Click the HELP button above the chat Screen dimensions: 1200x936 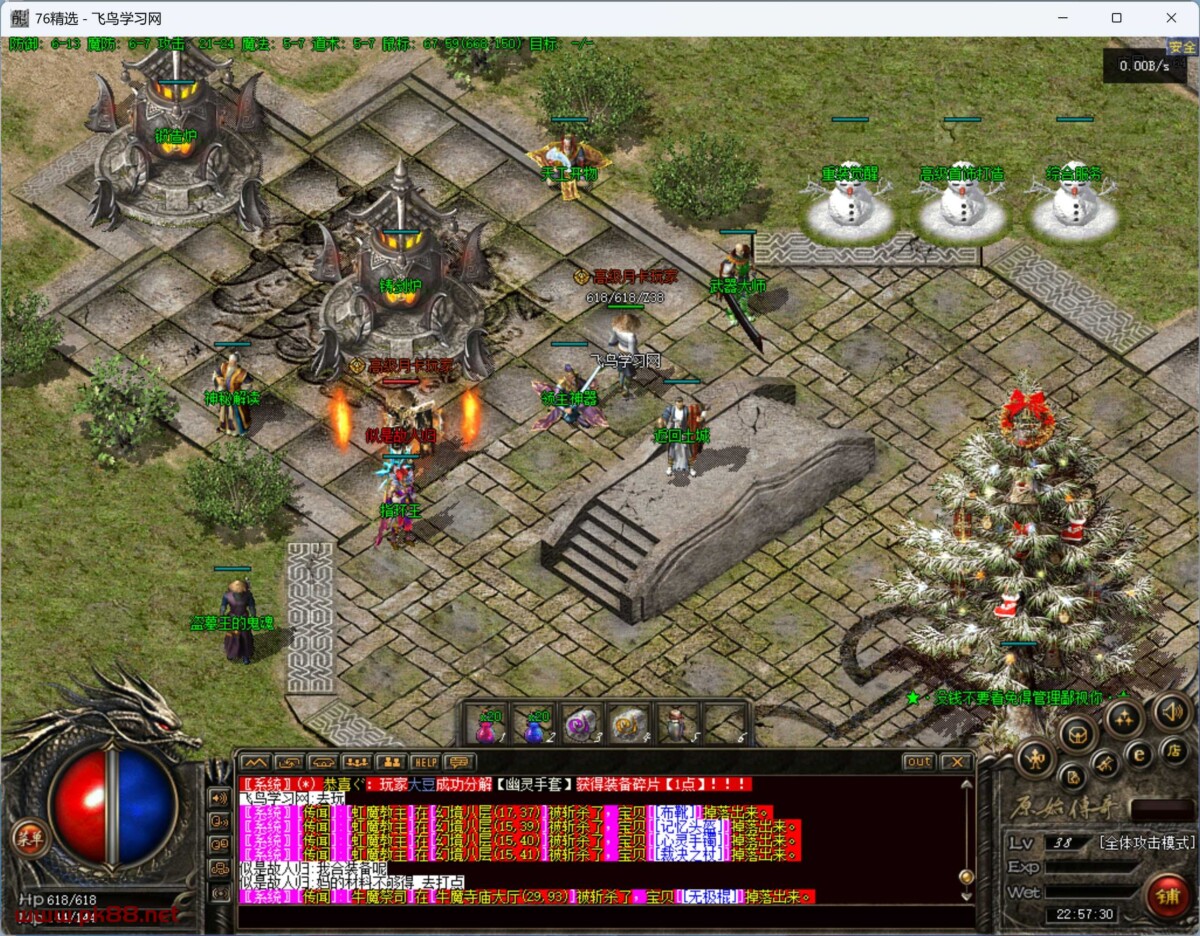(425, 763)
